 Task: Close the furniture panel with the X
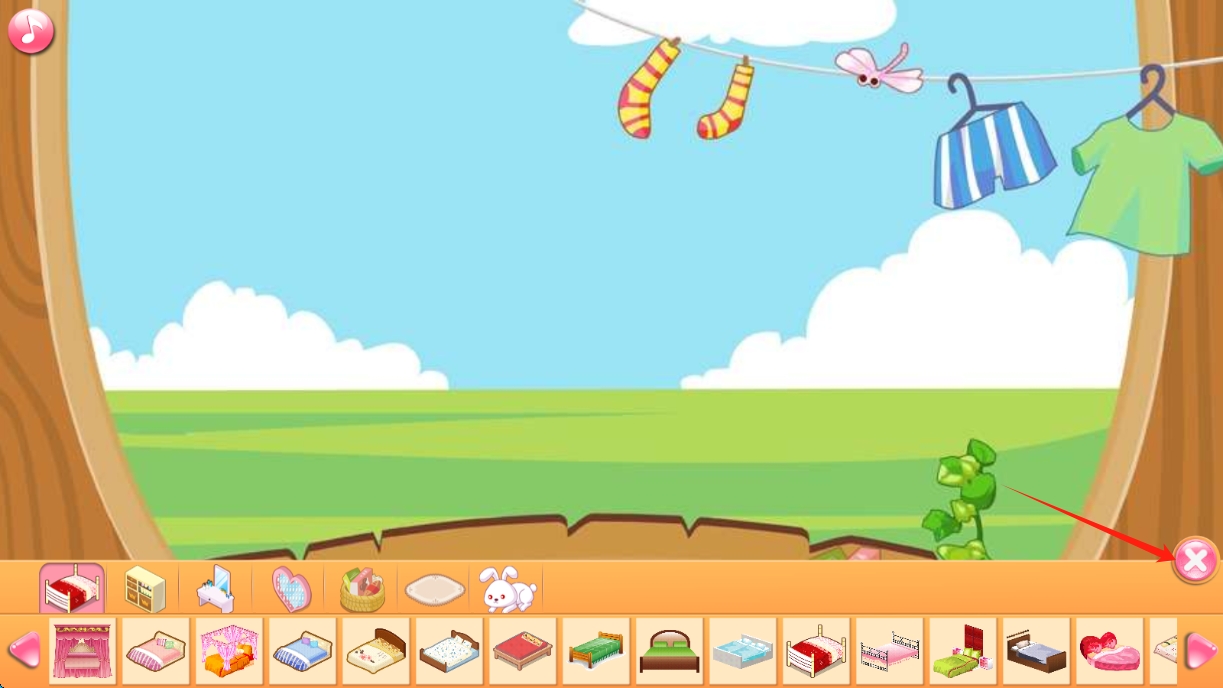[1195, 560]
